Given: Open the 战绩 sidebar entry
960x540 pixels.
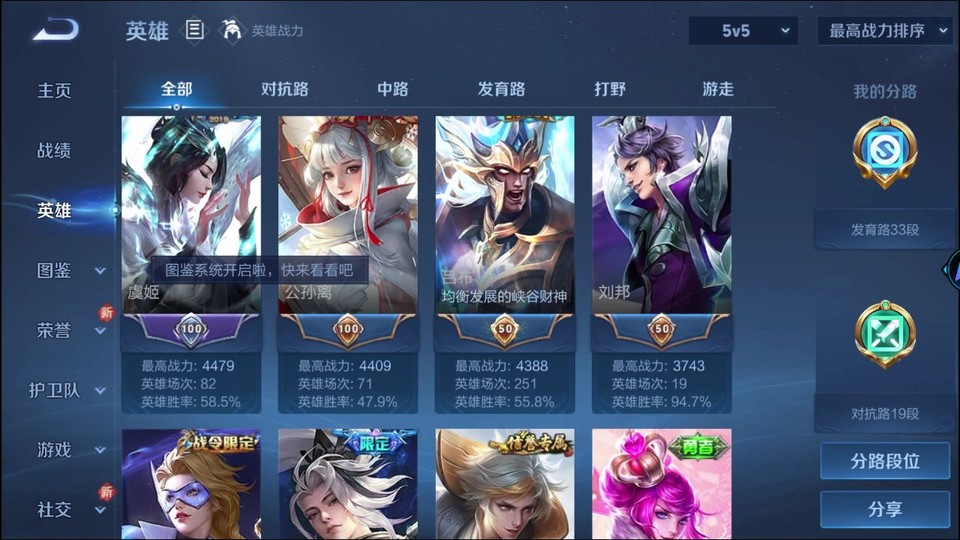Looking at the screenshot, I should (x=55, y=151).
